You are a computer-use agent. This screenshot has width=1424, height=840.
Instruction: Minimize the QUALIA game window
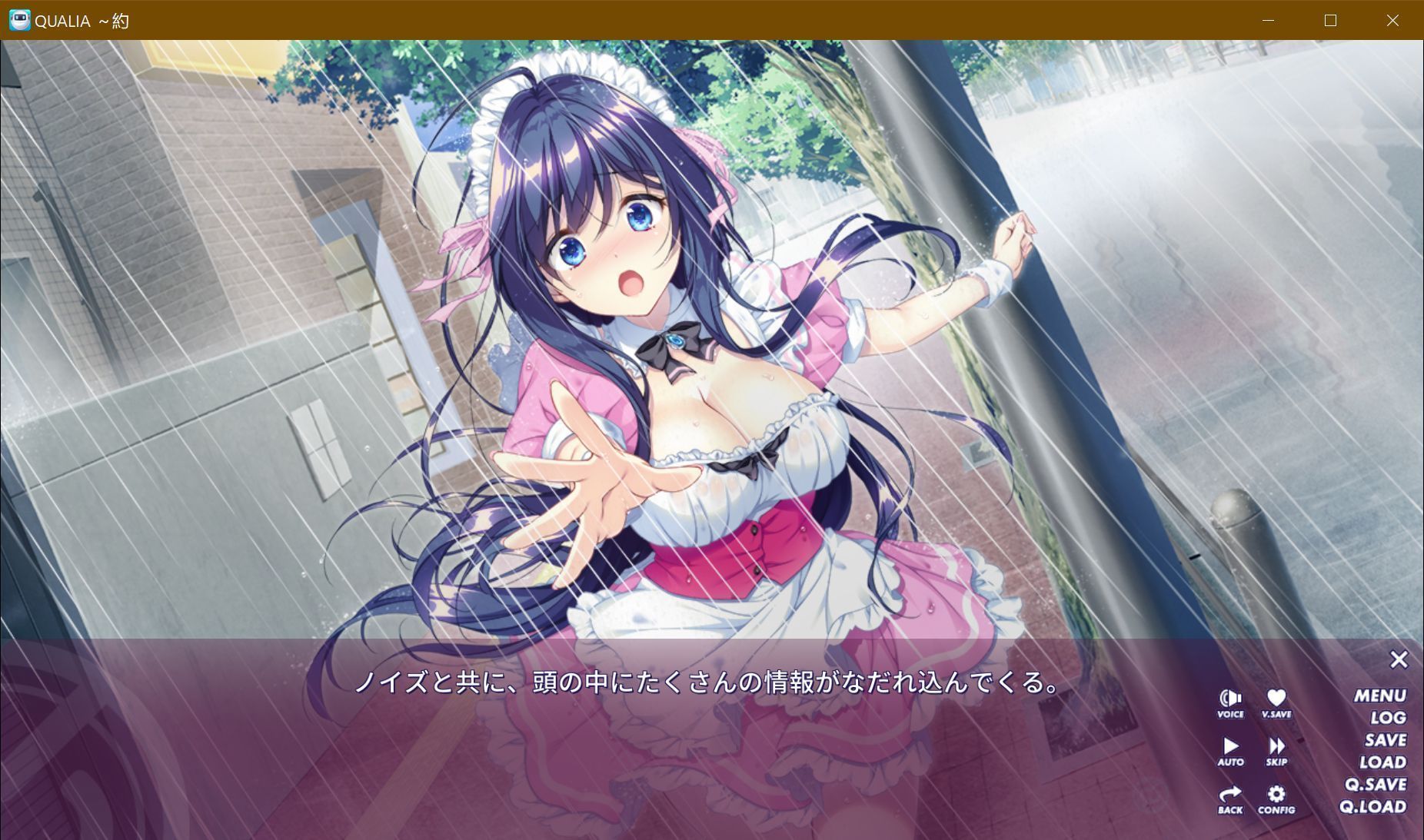coord(1268,20)
